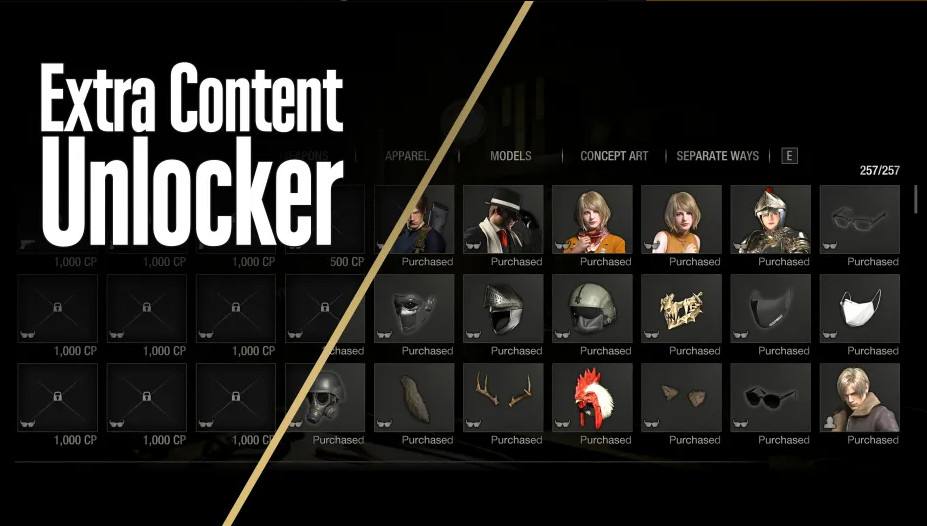Select the Leon brown jacket costume tile
The width and height of the screenshot is (927, 526).
[859, 397]
